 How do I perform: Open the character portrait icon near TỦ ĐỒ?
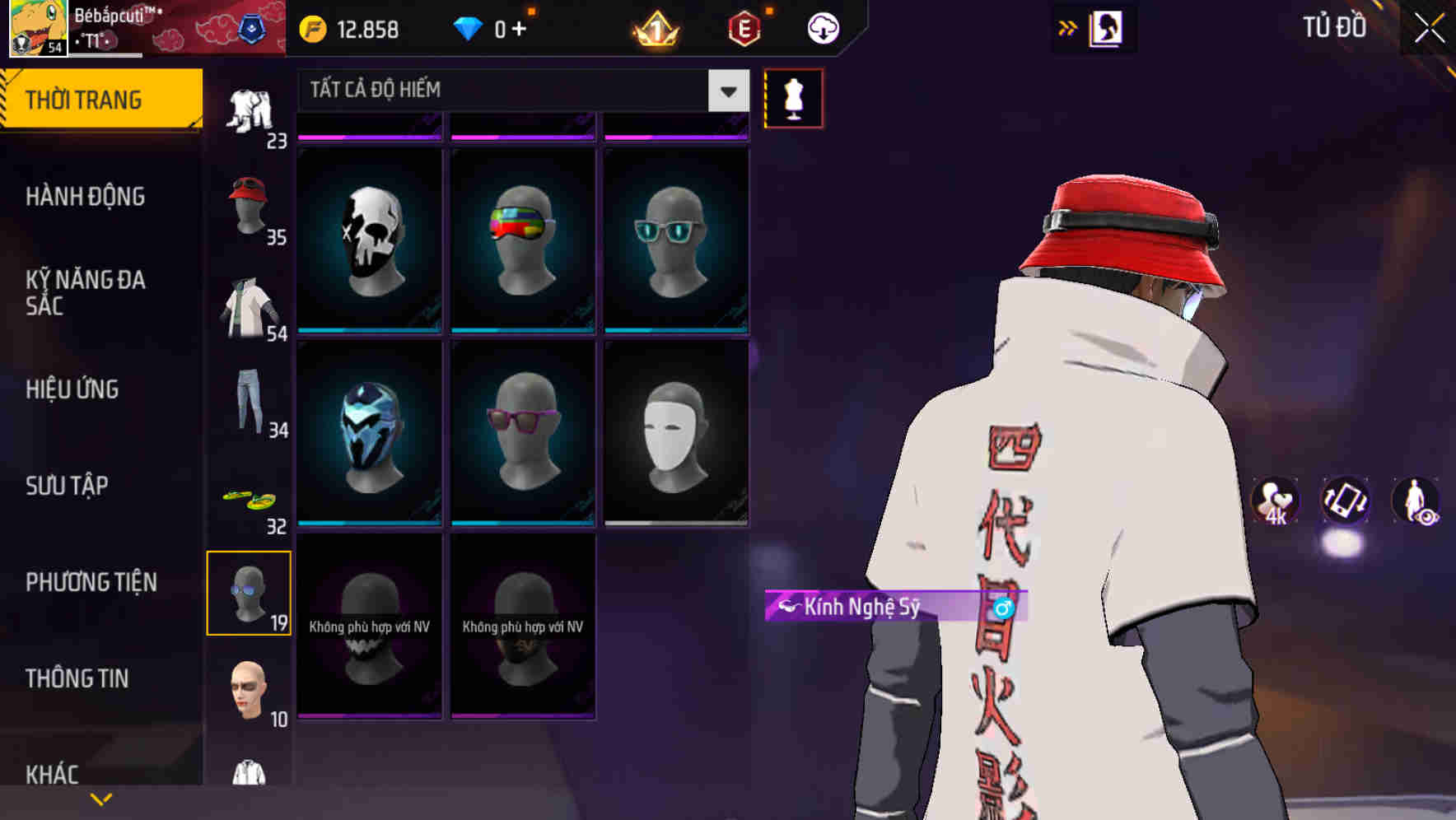(1106, 27)
